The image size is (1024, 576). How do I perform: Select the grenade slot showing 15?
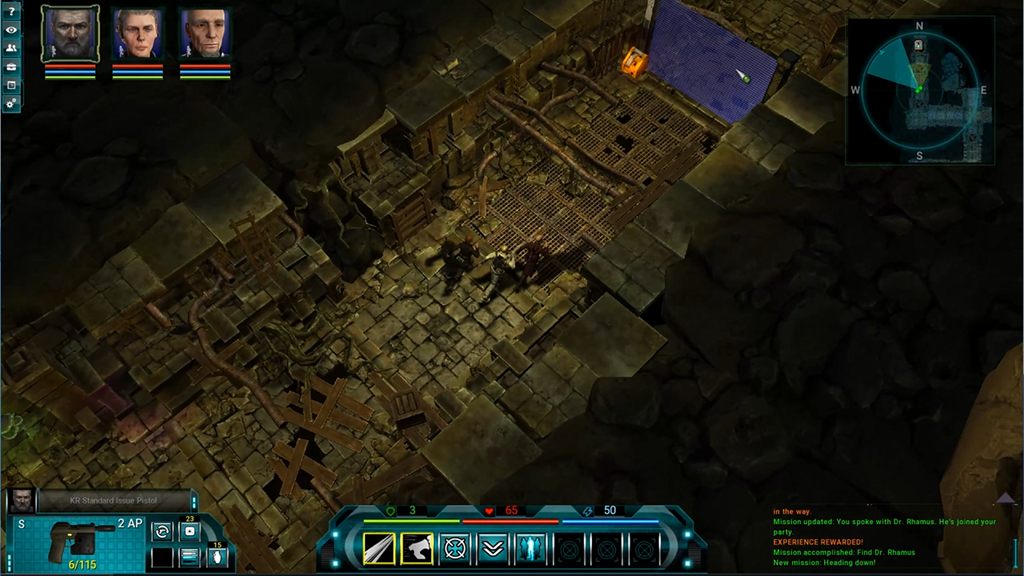(216, 557)
